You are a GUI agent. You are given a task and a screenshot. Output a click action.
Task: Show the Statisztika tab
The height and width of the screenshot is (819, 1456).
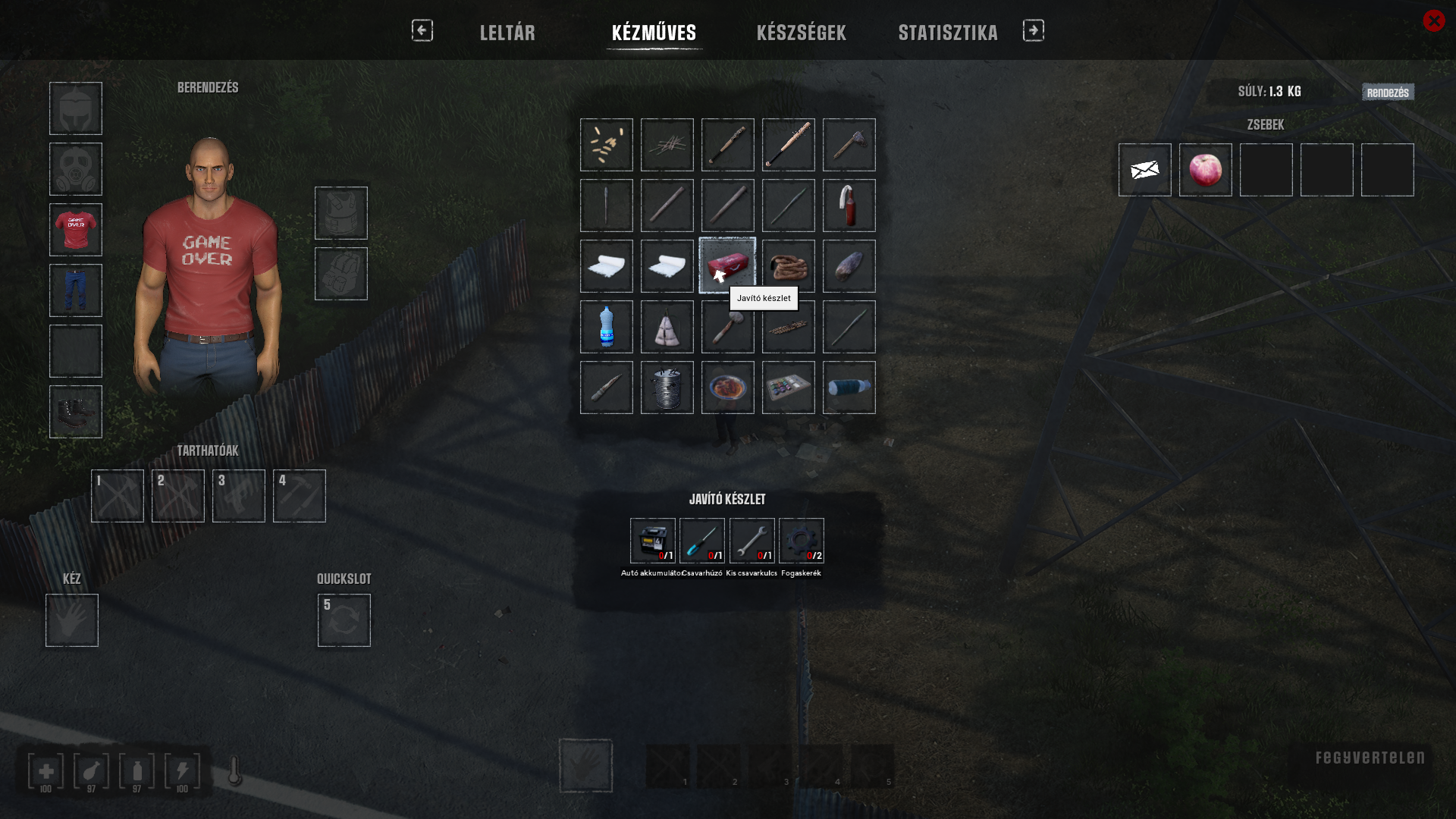(948, 33)
